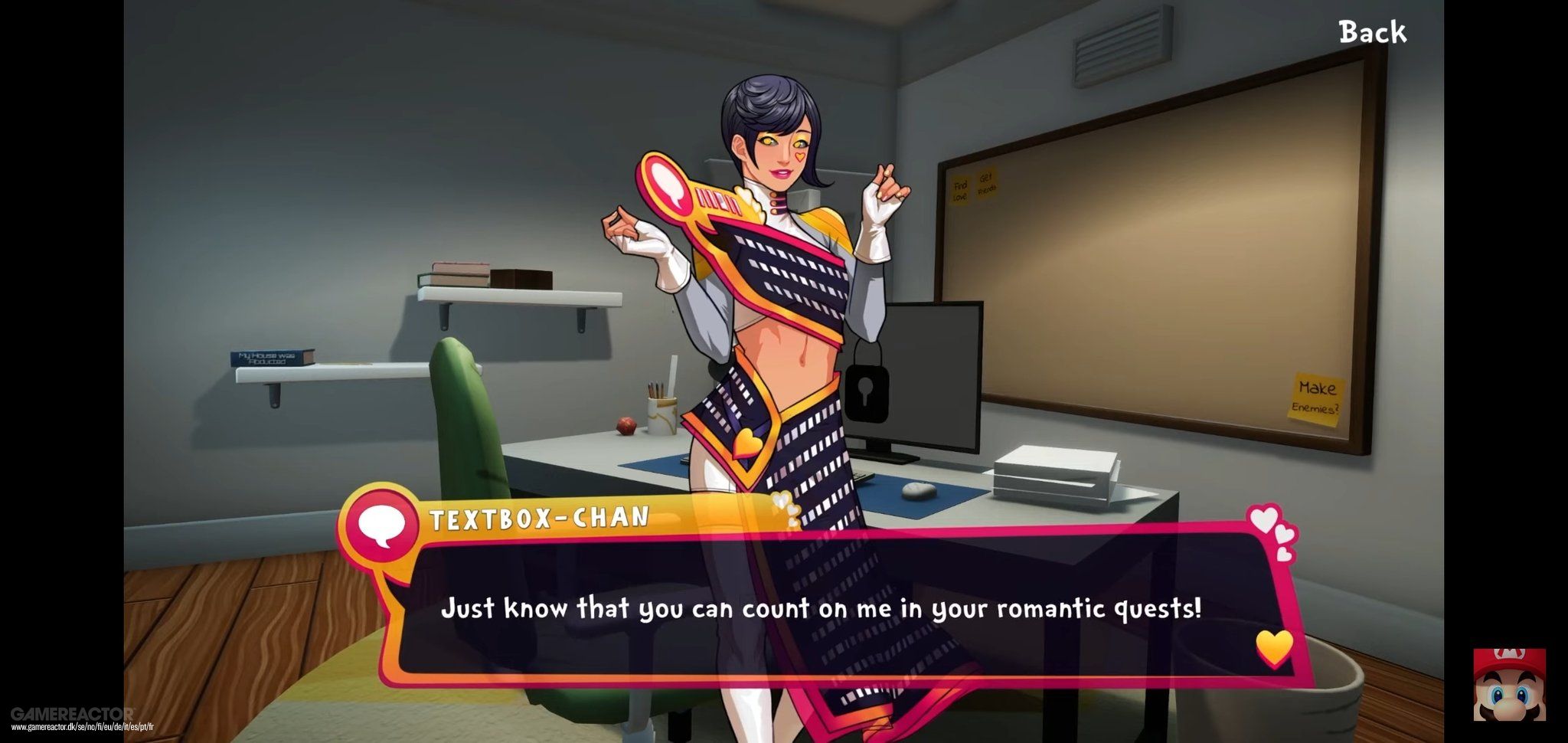Advance dialogue with the yellow heart icon
This screenshot has width=1568, height=743.
pos(1274,648)
